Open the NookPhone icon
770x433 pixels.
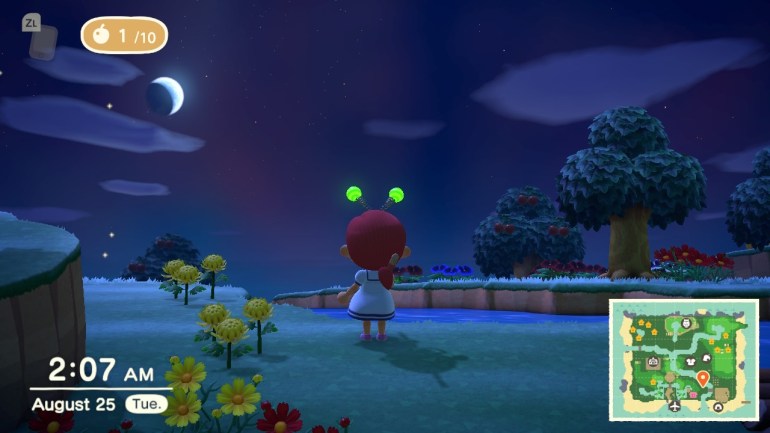(x=42, y=42)
